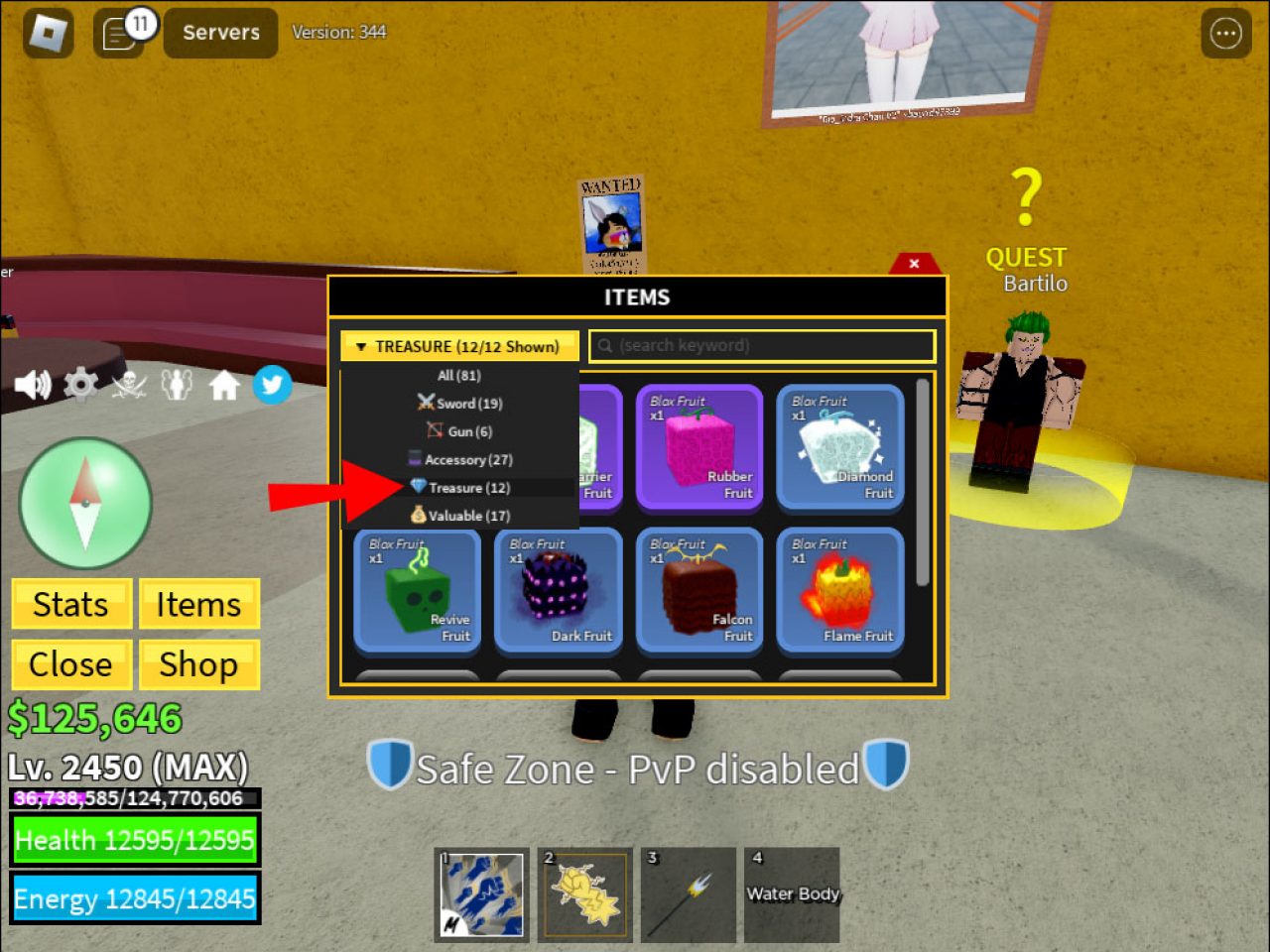Viewport: 1270px width, 952px height.
Task: Open the Shop
Action: coord(198,664)
